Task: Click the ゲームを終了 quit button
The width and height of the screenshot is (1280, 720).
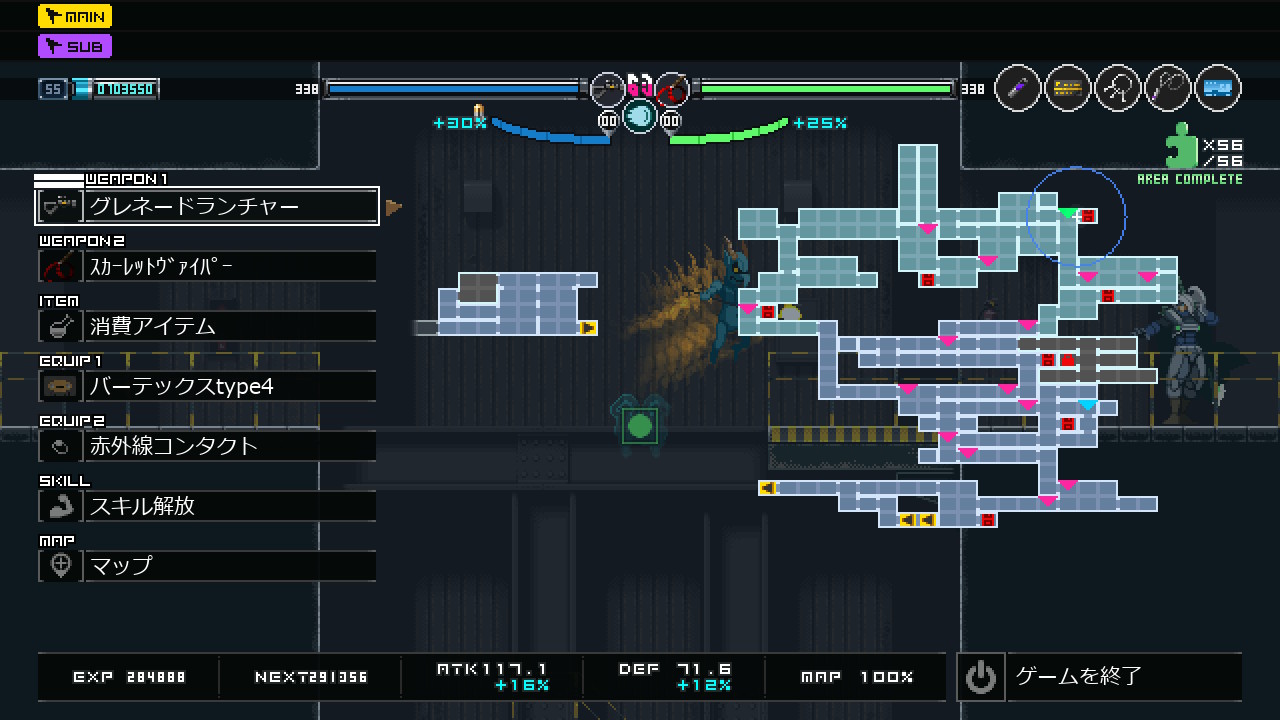Action: 1098,677
